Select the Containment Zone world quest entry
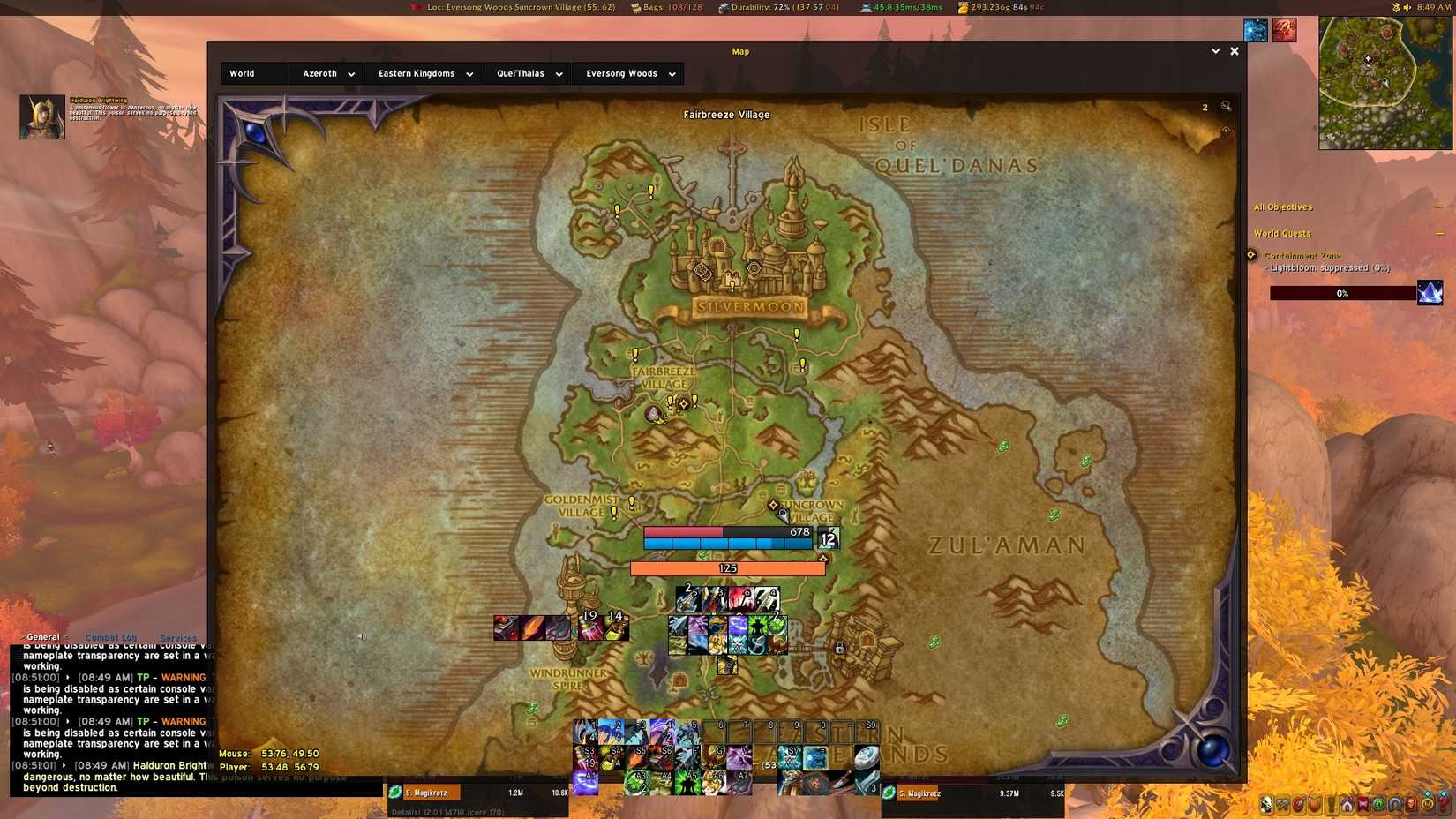The width and height of the screenshot is (1456, 819). [x=1304, y=256]
